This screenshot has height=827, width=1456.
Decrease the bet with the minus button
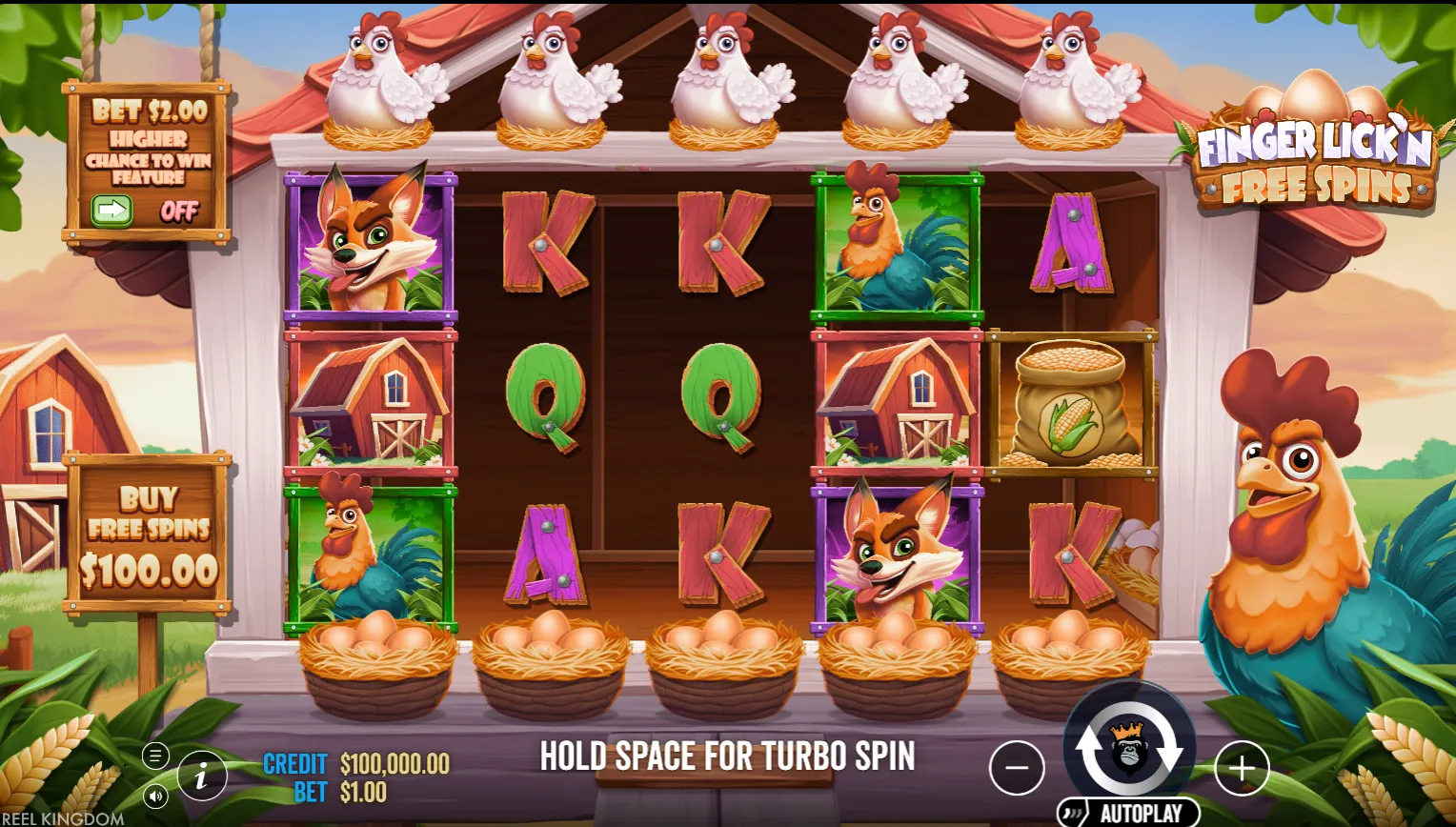click(1017, 767)
